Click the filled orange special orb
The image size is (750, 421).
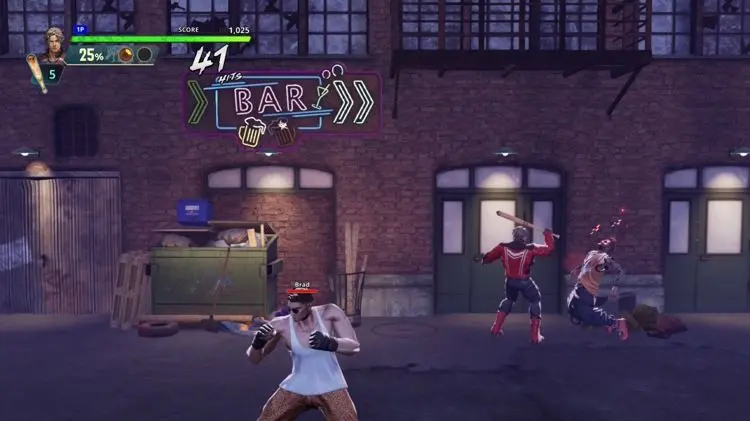click(x=127, y=55)
